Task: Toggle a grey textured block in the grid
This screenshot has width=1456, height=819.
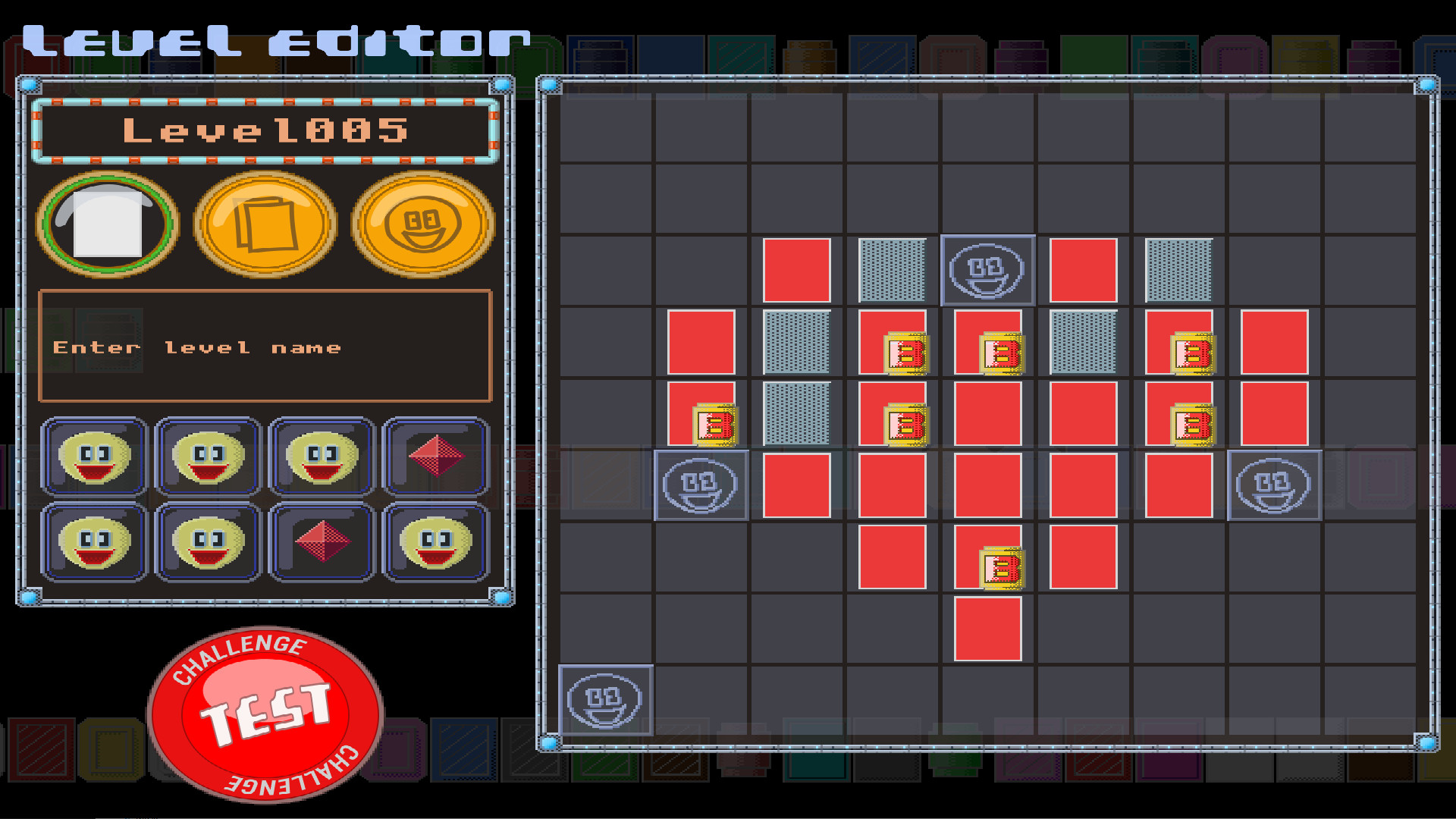Action: coord(893,269)
